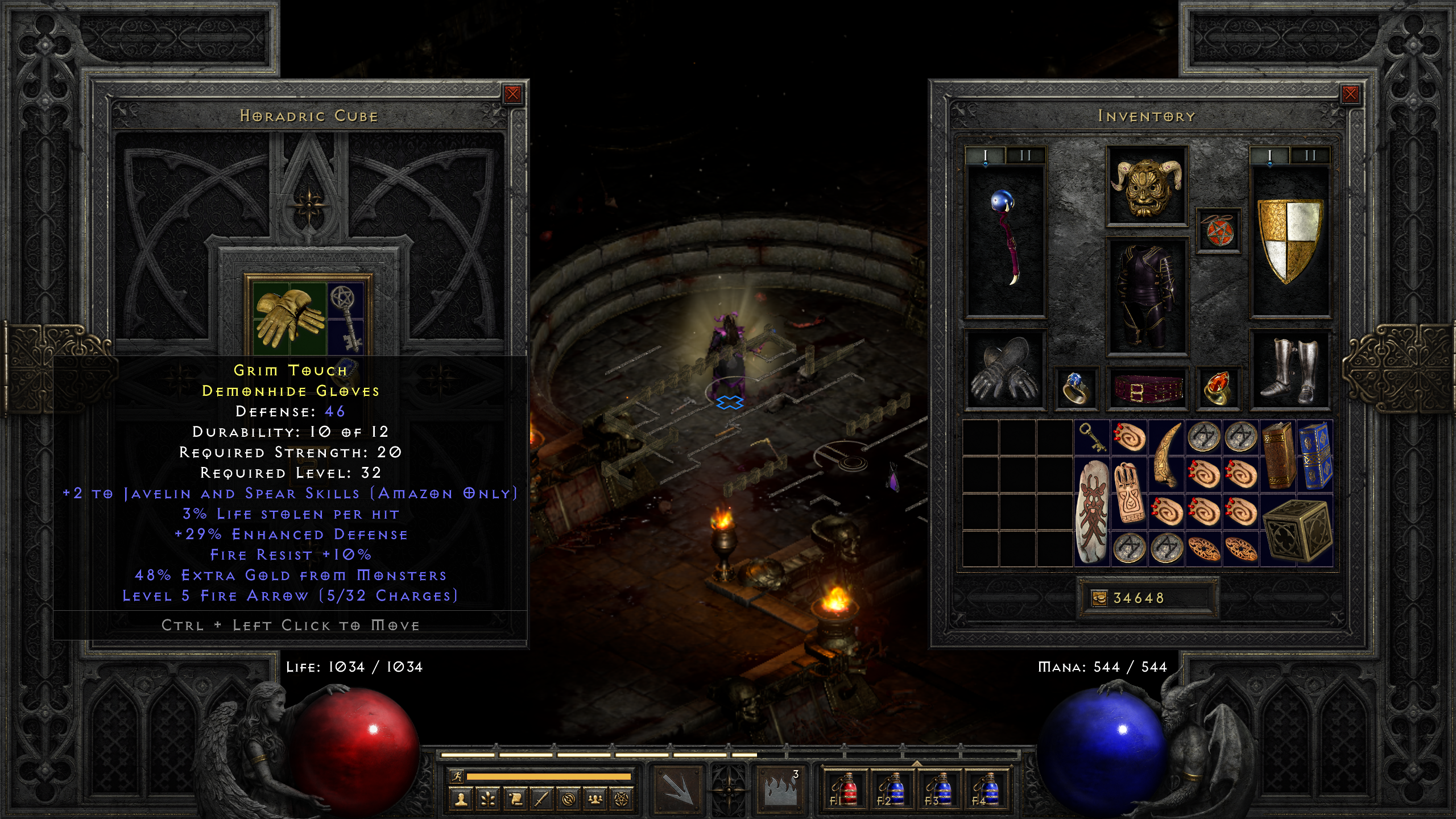
Task: Toggle the run/walk button
Action: coord(457,776)
